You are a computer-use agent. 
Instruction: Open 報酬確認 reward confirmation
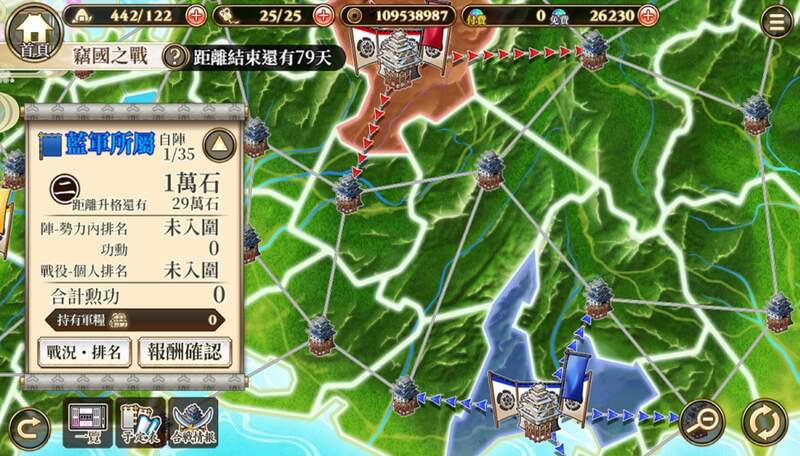click(185, 353)
